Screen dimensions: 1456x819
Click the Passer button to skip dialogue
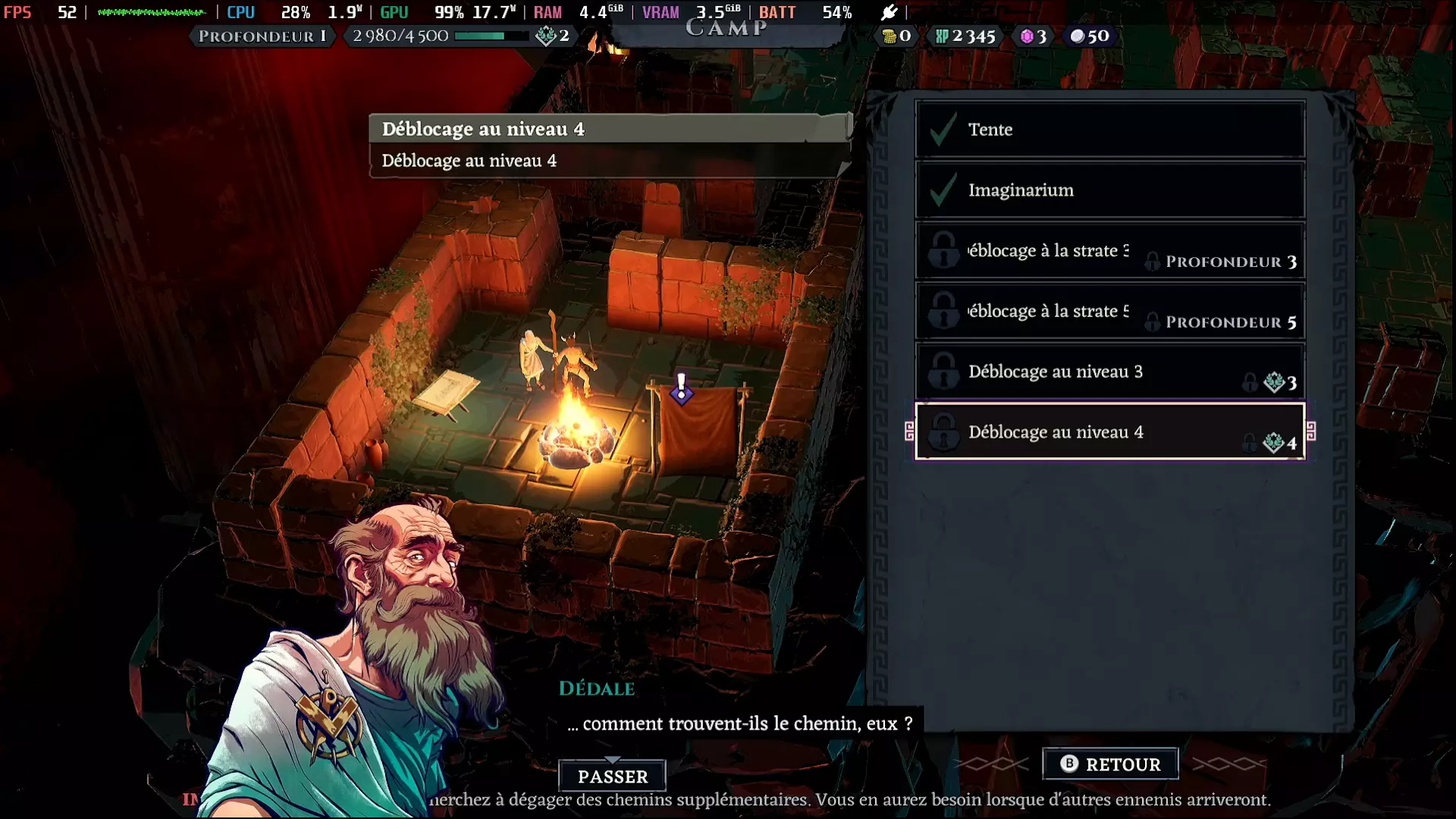point(613,777)
